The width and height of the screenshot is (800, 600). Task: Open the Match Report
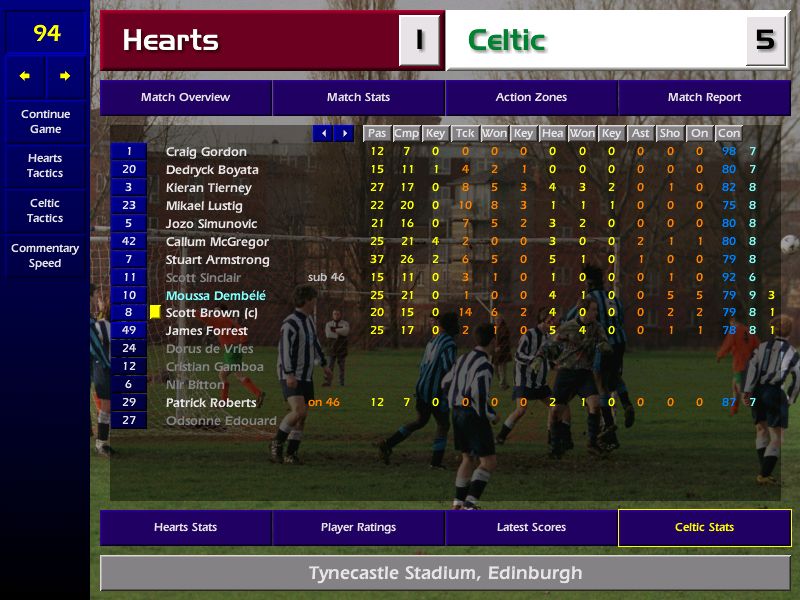704,98
